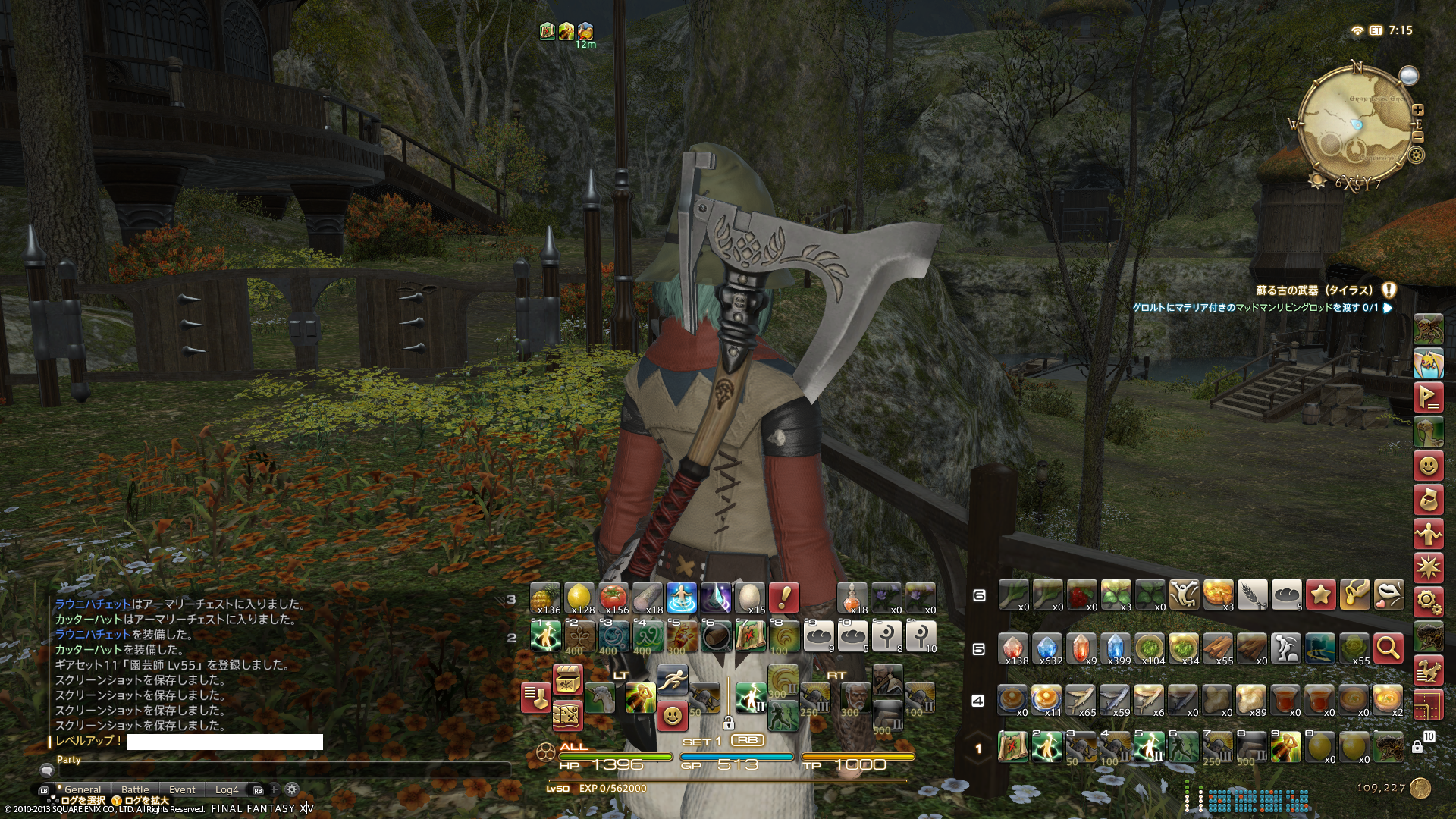This screenshot has height=819, width=1456.
Task: Zoom out the minimap with the minus button
Action: point(1418,137)
